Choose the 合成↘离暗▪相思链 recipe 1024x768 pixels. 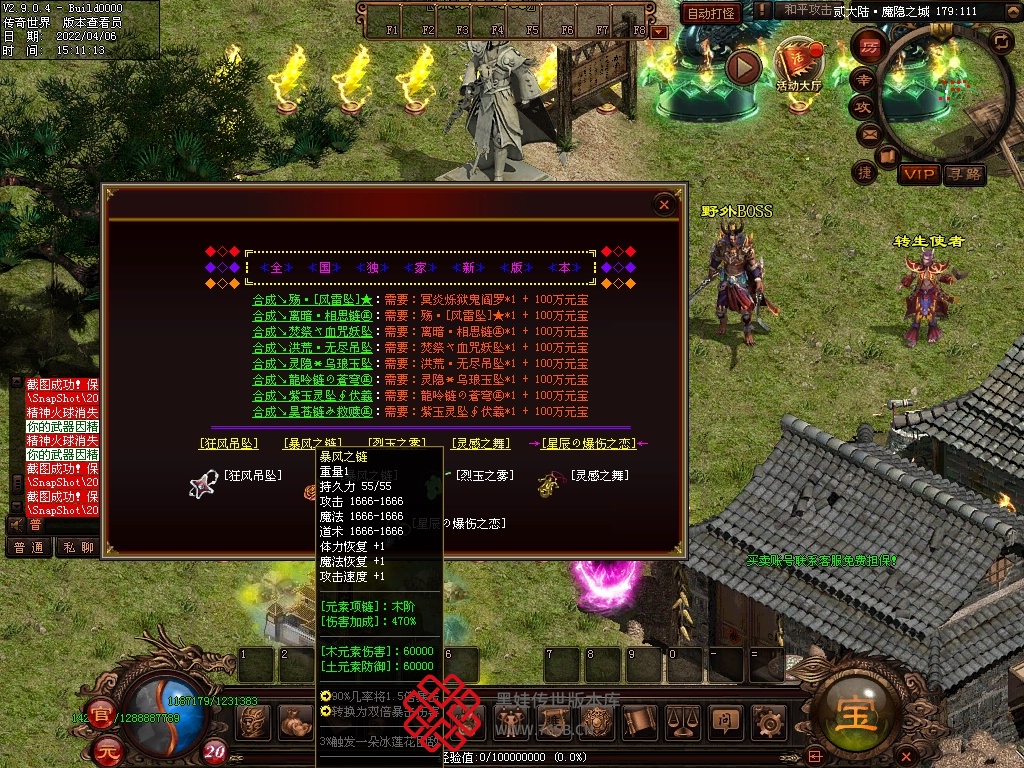pyautogui.click(x=312, y=315)
